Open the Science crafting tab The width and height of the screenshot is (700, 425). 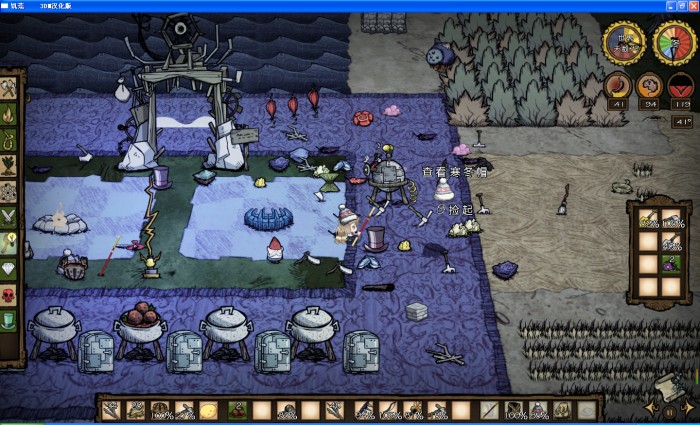point(9,192)
